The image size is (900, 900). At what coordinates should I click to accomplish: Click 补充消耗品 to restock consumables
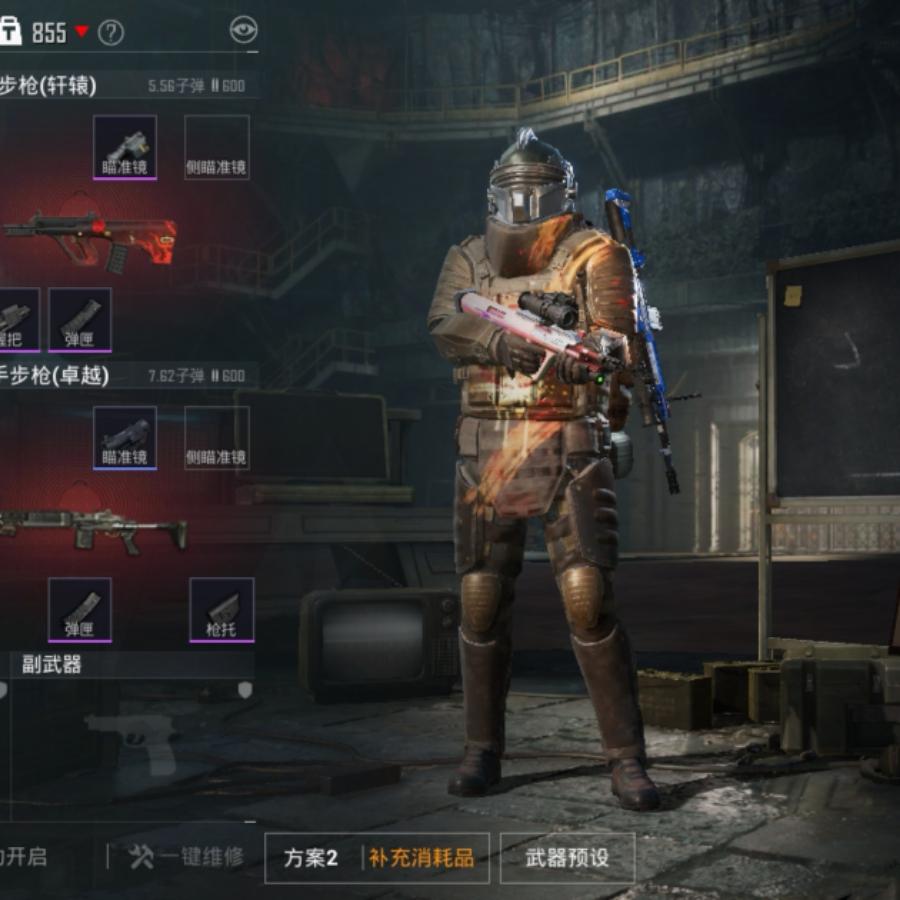tap(421, 858)
